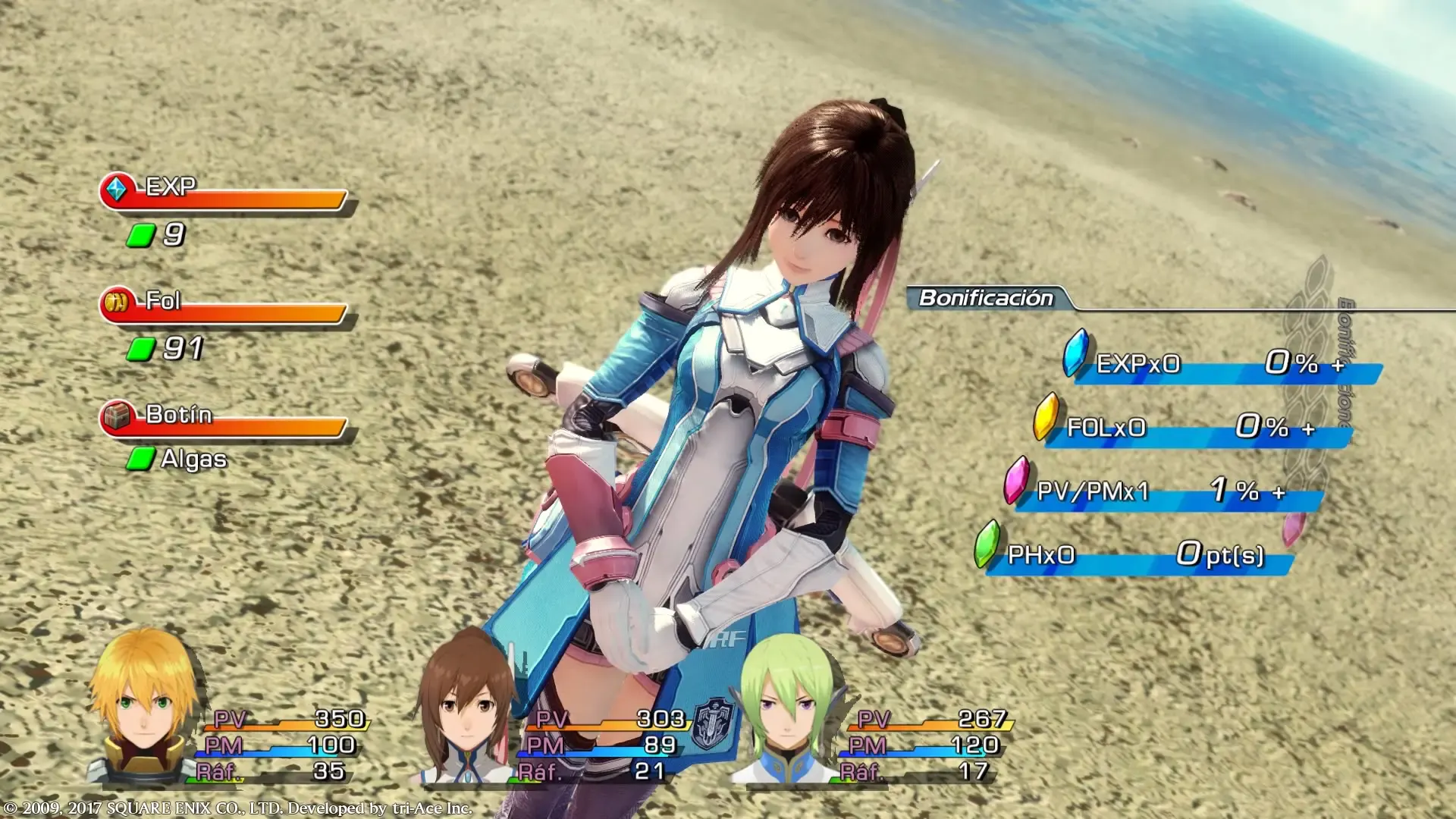Choose the Algas loot entry
Image resolution: width=1456 pixels, height=819 pixels.
(x=193, y=460)
